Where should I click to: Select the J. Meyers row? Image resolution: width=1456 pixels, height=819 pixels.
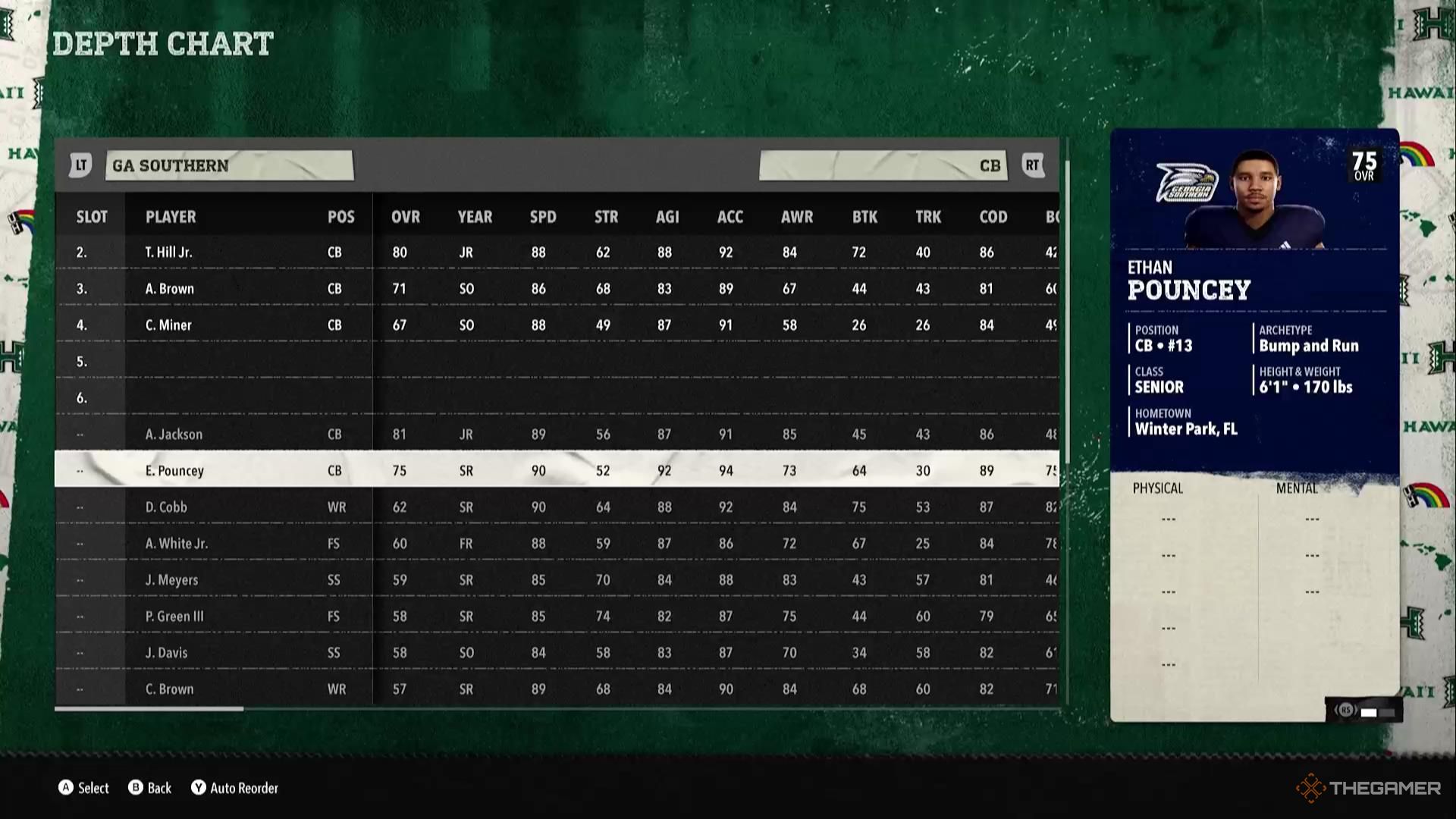coord(171,580)
